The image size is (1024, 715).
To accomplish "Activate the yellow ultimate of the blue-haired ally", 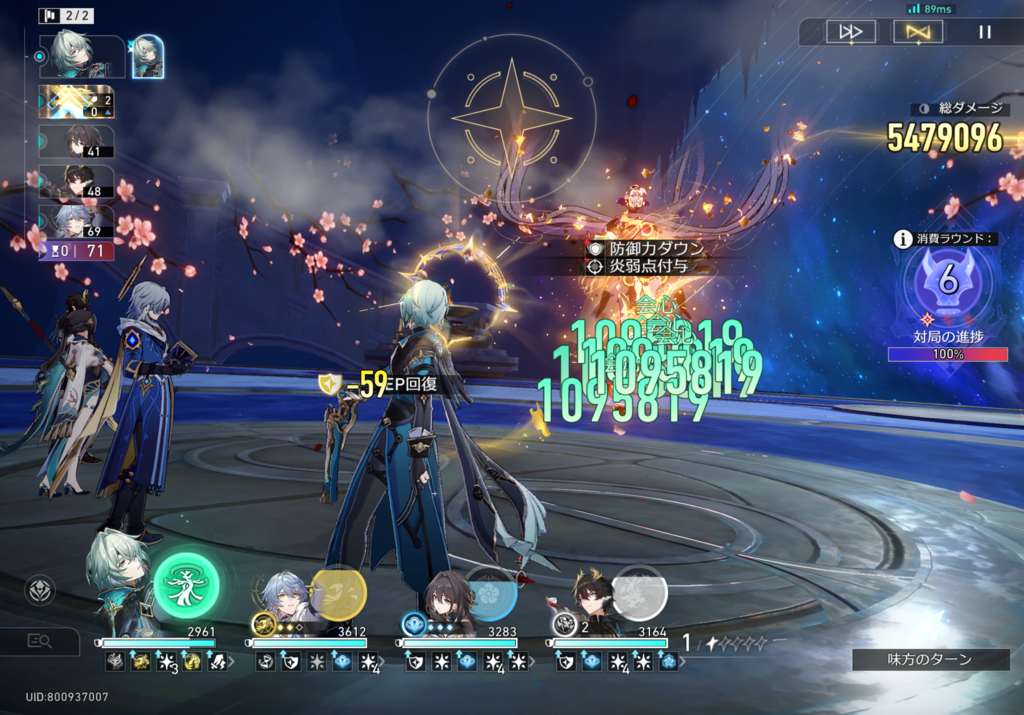I will [338, 593].
